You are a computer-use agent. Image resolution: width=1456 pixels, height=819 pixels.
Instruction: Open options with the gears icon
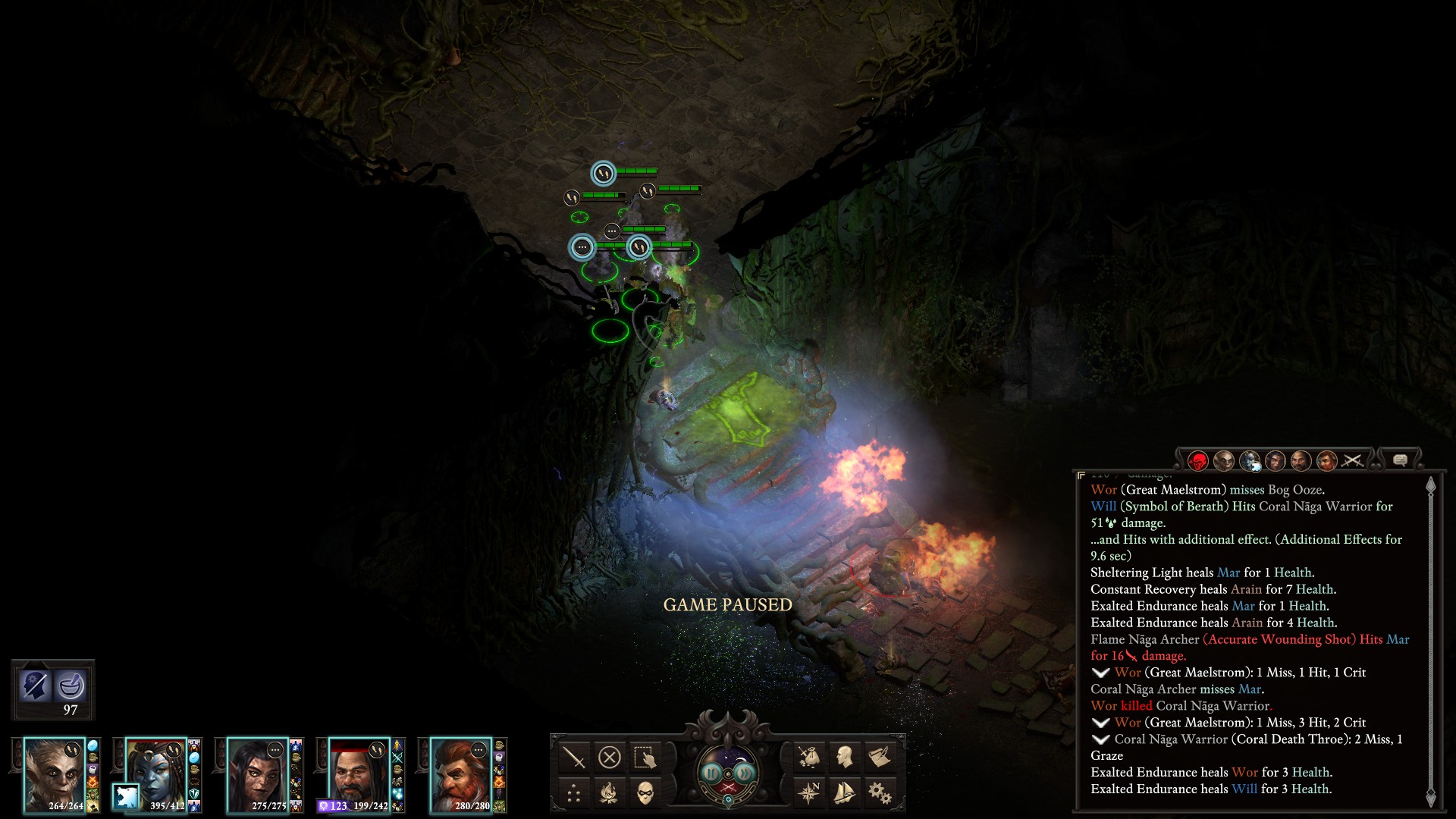880,793
